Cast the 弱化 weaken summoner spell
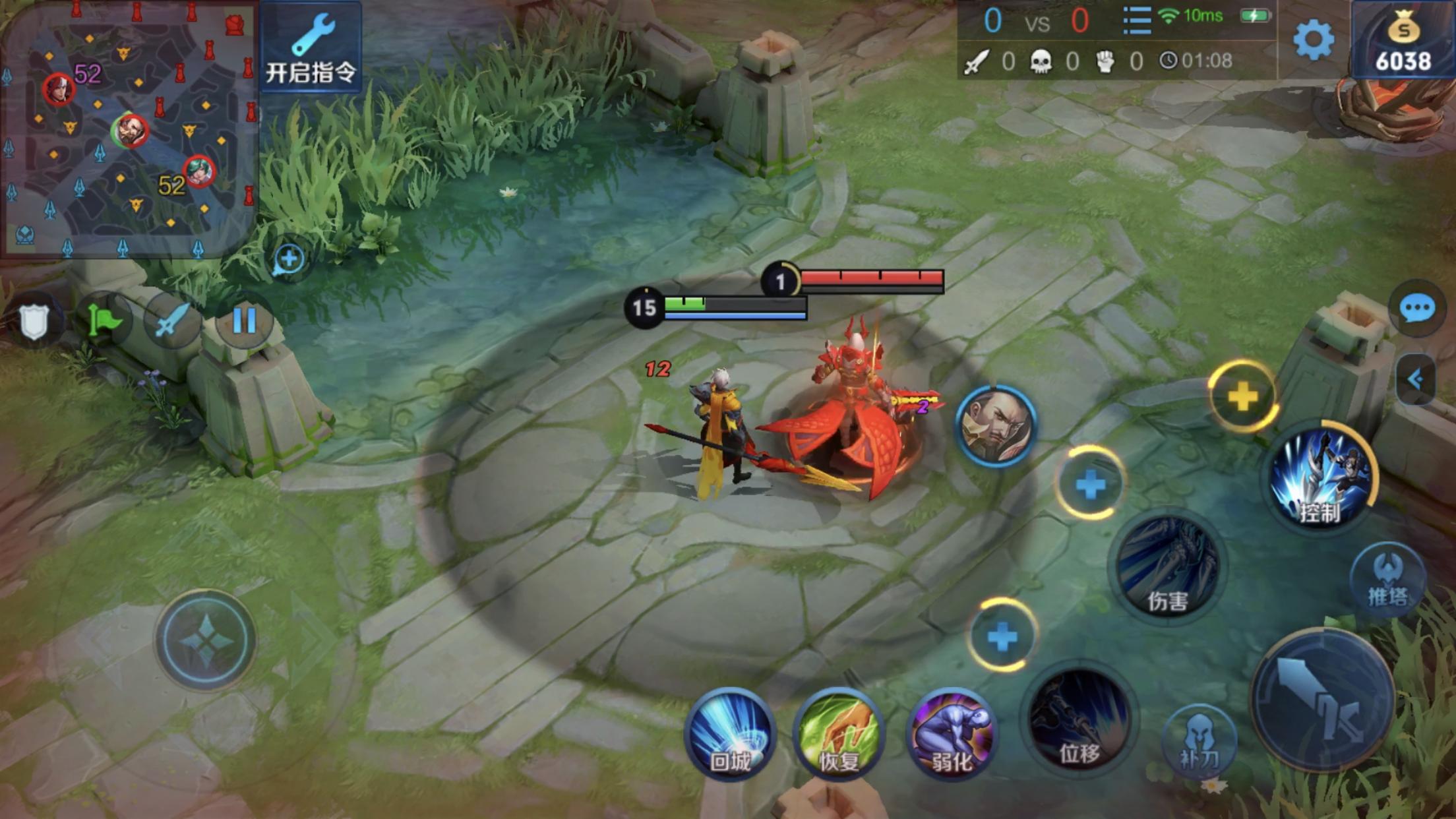 951,734
